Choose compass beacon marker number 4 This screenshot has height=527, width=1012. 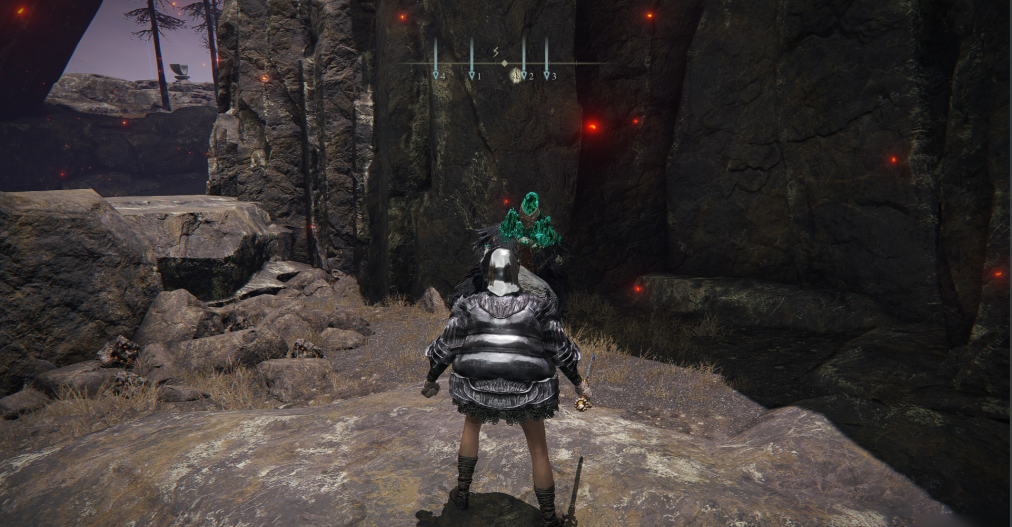tap(437, 75)
